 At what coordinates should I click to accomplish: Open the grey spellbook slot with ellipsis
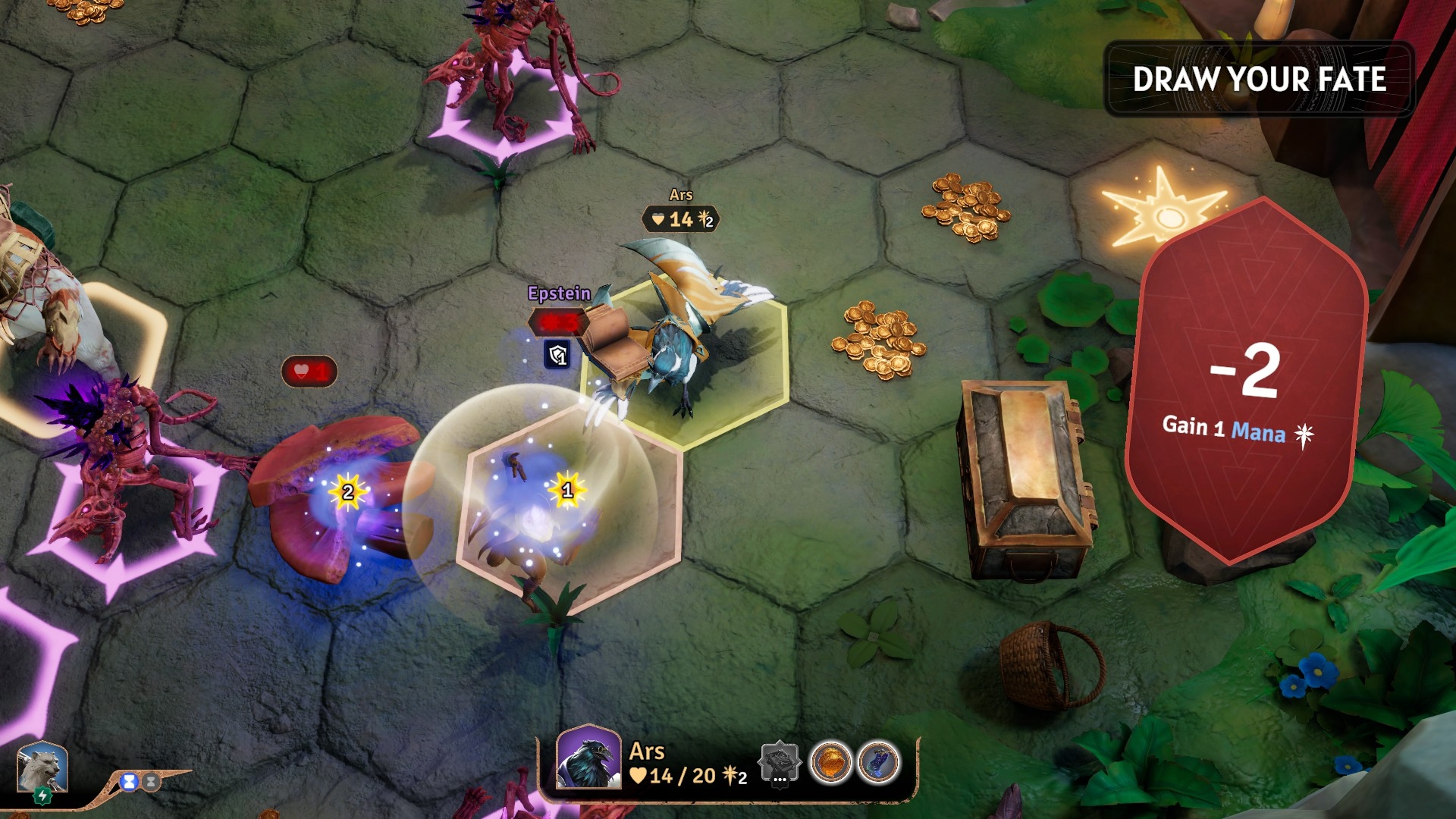[780, 762]
